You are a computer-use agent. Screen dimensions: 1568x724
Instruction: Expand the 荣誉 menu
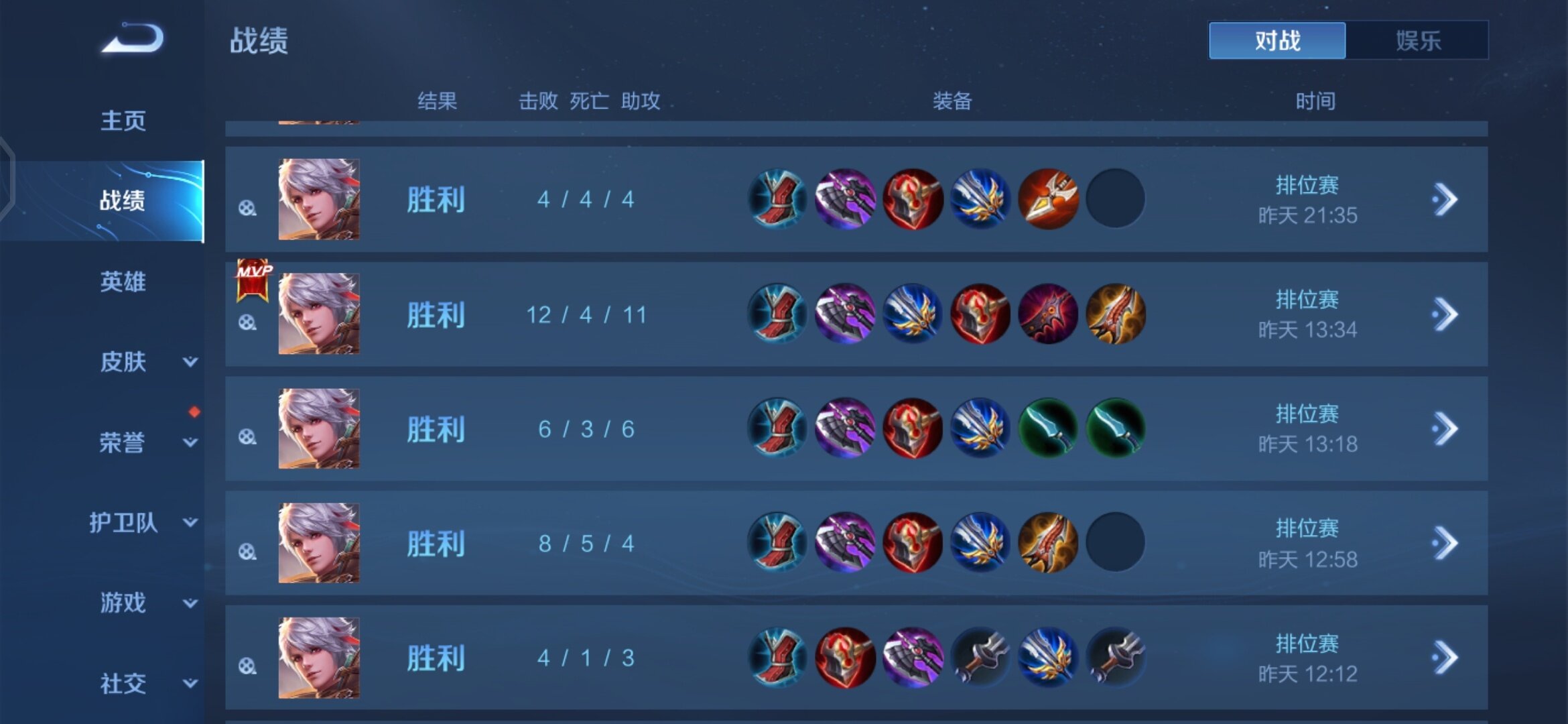[190, 442]
